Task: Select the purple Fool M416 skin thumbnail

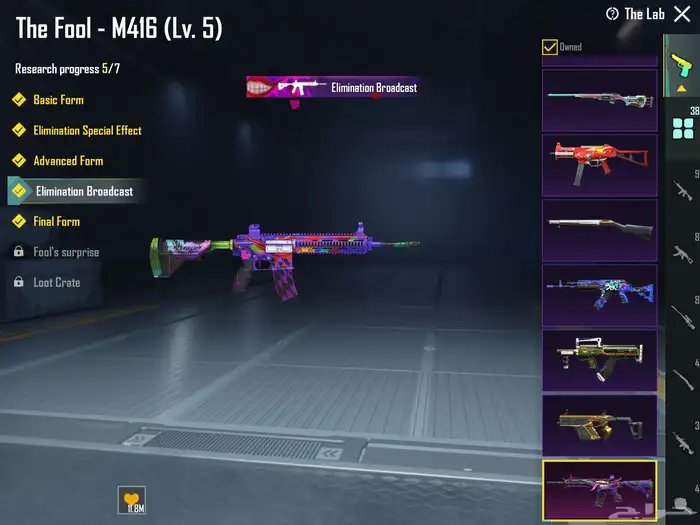Action: tap(599, 490)
